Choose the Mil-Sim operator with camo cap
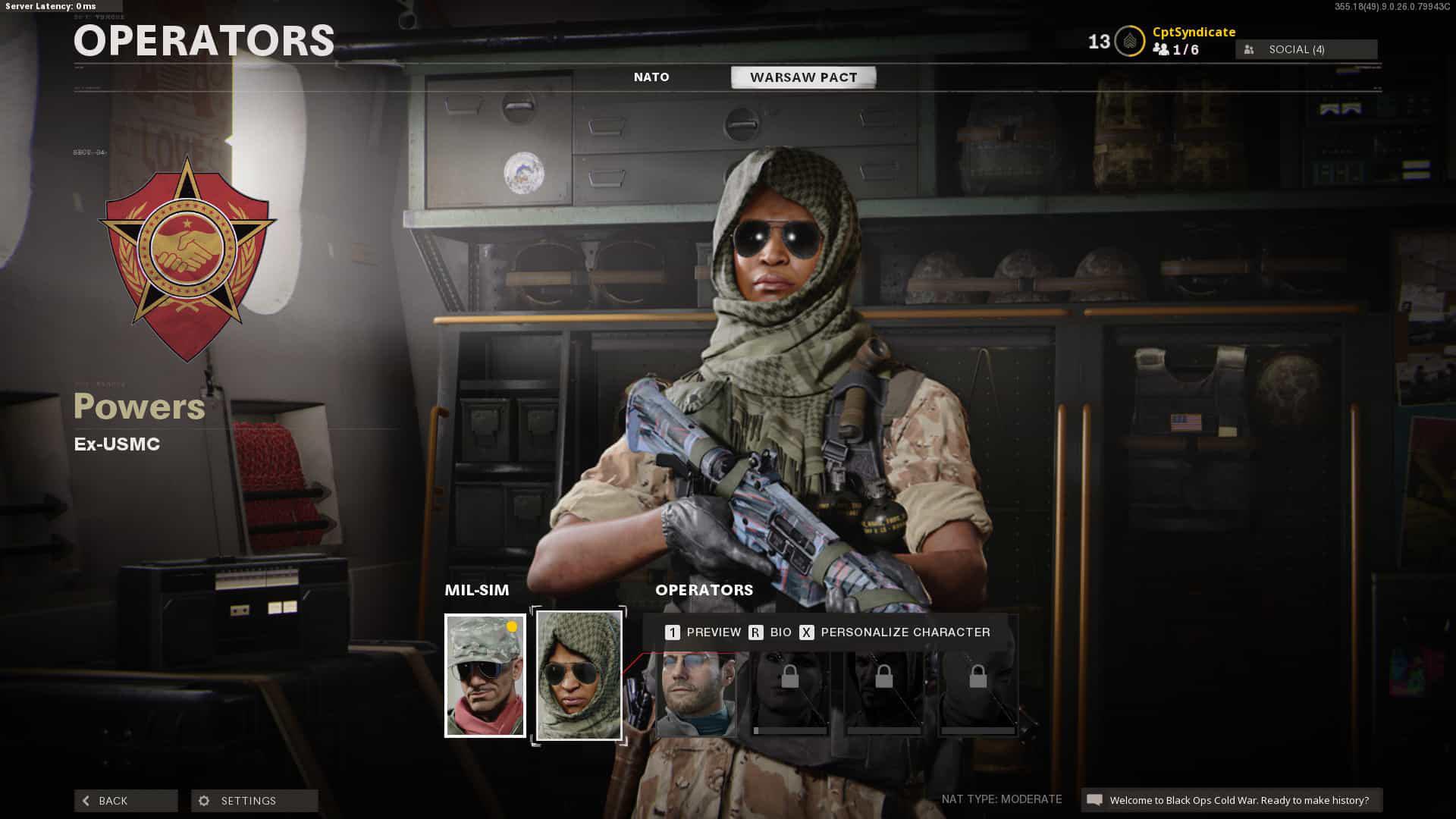Screen dimensions: 1456x819 pos(485,675)
